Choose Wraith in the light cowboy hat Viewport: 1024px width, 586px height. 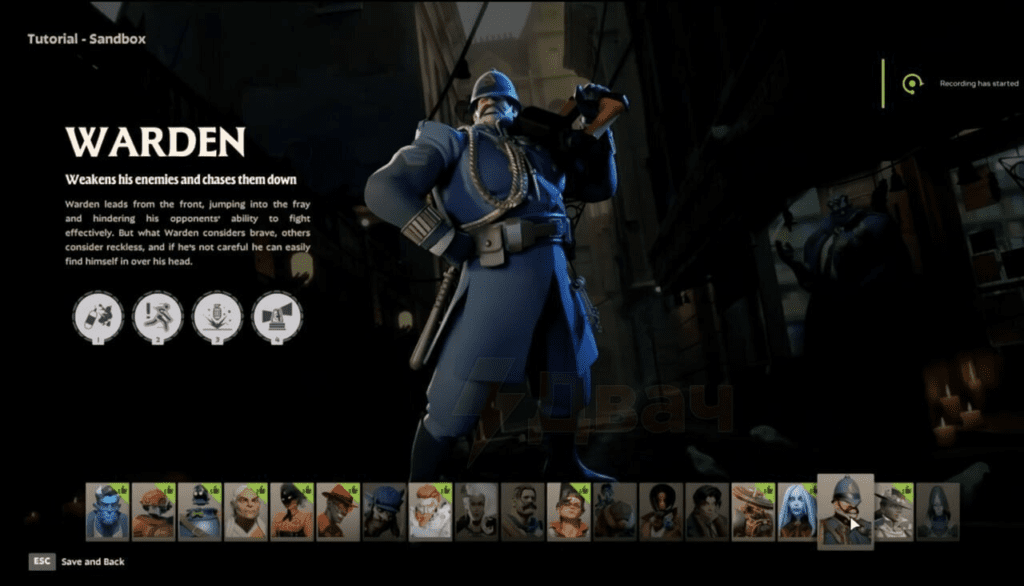(x=893, y=511)
